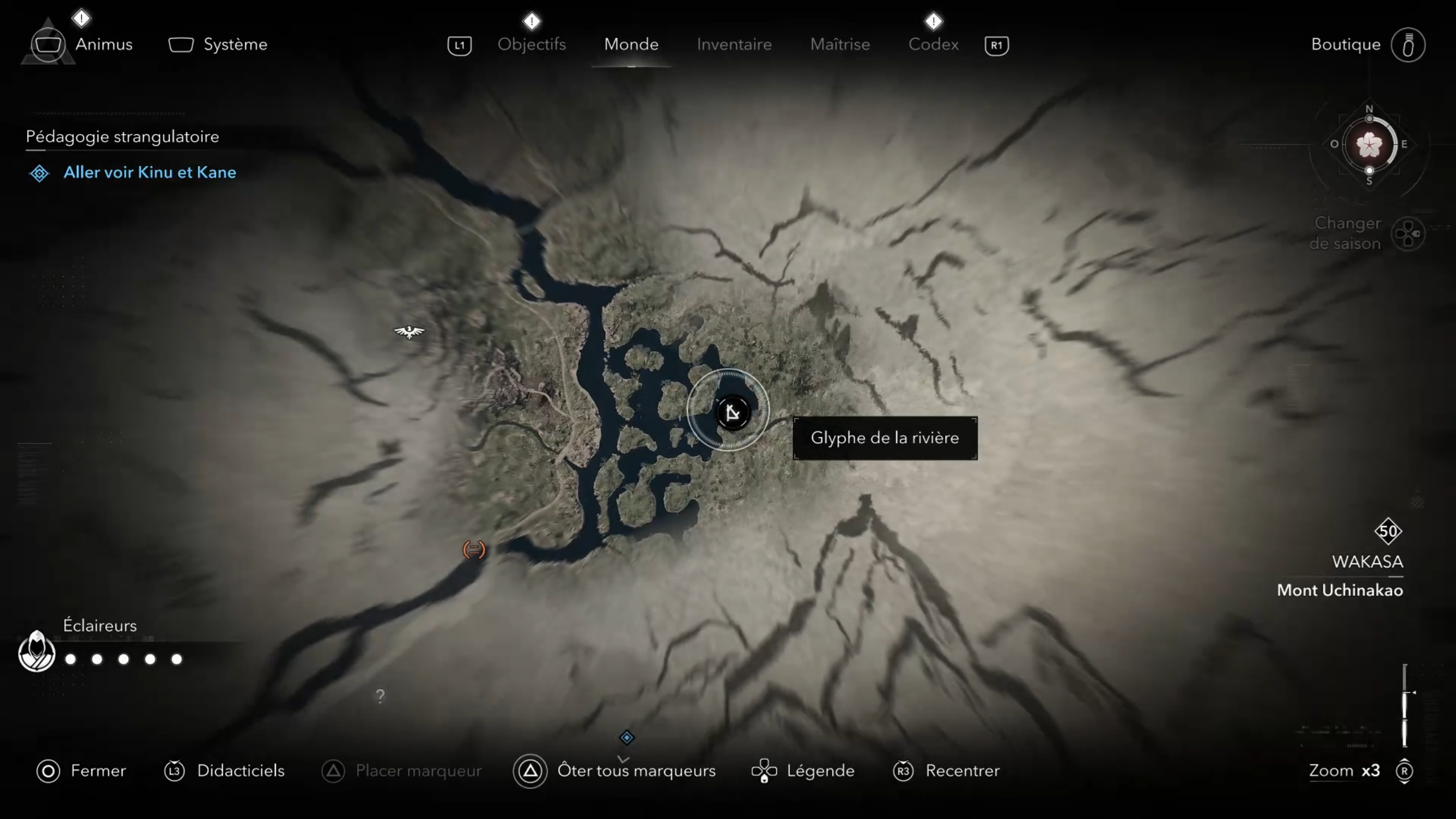Open the Inventaire tab
Viewport: 1456px width, 819px height.
pos(734,44)
